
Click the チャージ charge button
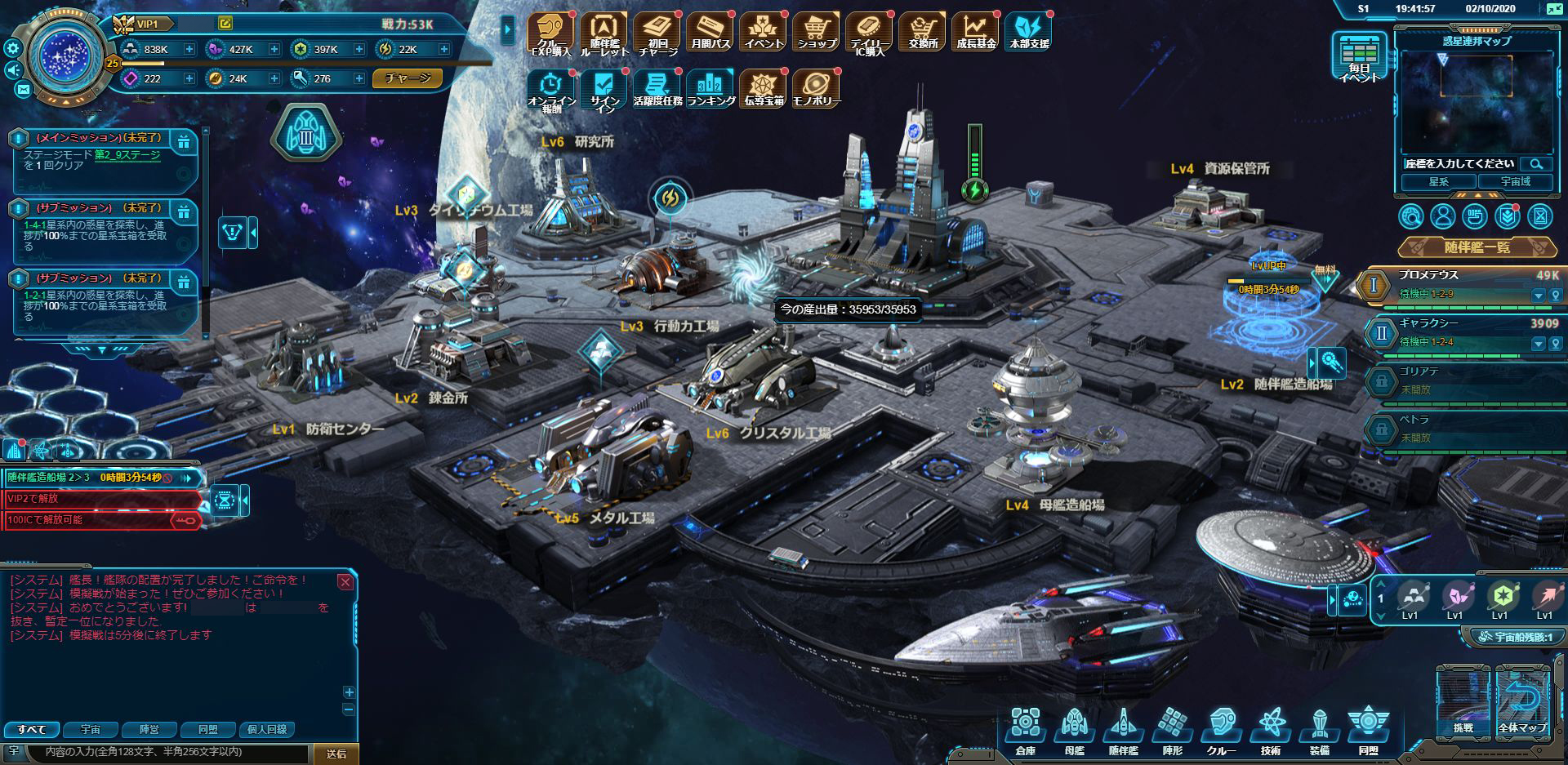(x=408, y=78)
